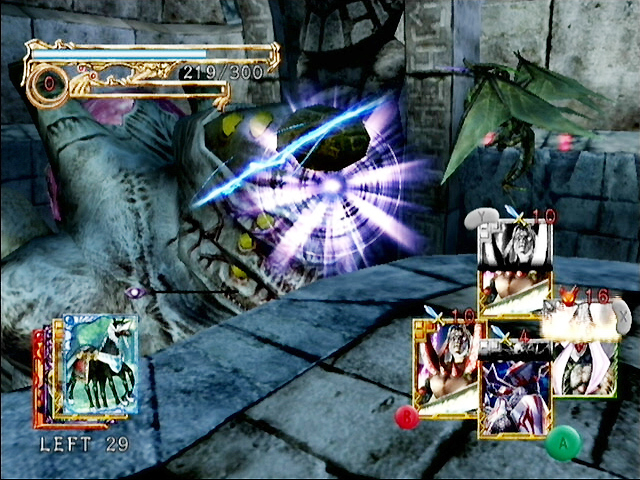The width and height of the screenshot is (640, 480).
Task: Select the cost 4 blue card
Action: point(515,394)
